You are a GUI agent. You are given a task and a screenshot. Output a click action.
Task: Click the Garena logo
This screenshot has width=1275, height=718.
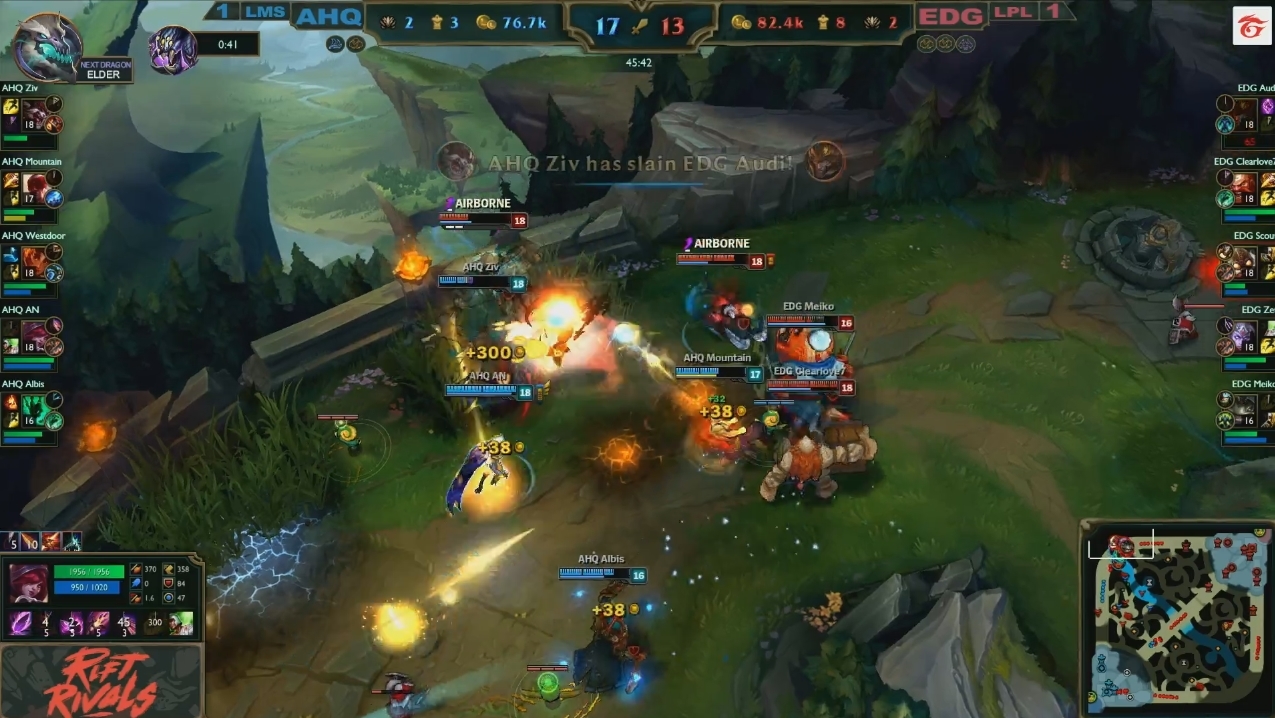tap(1250, 24)
